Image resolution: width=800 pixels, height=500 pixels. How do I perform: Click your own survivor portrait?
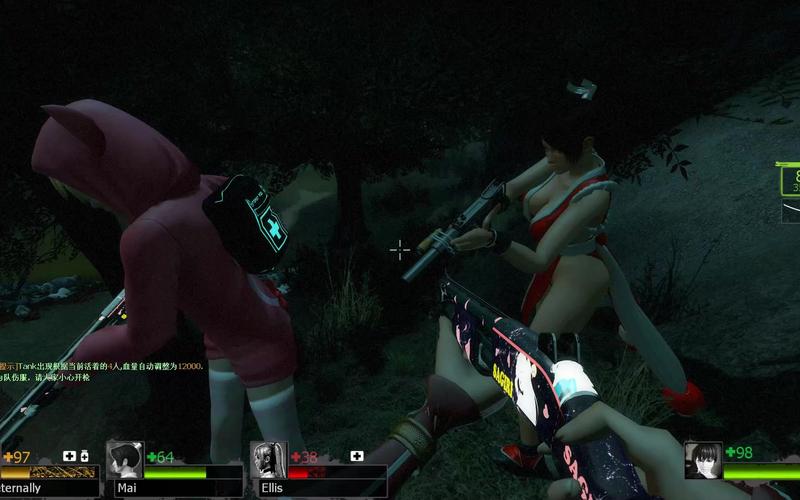pos(703,460)
